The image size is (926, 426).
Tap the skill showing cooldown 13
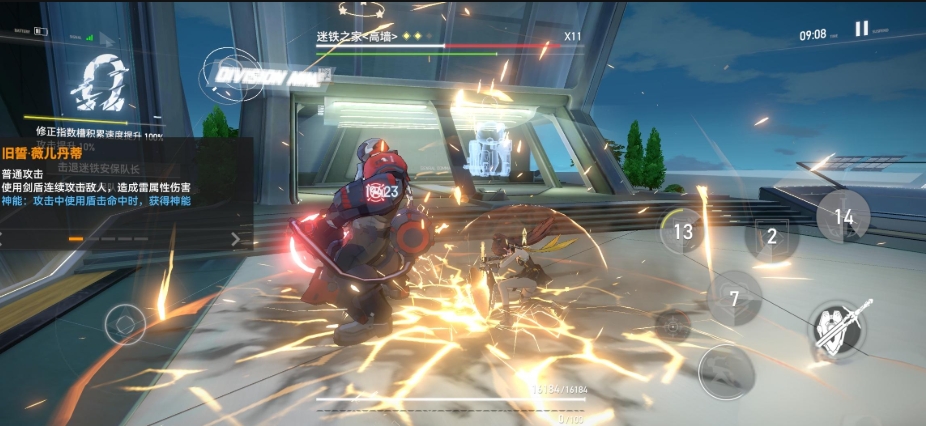(x=683, y=231)
